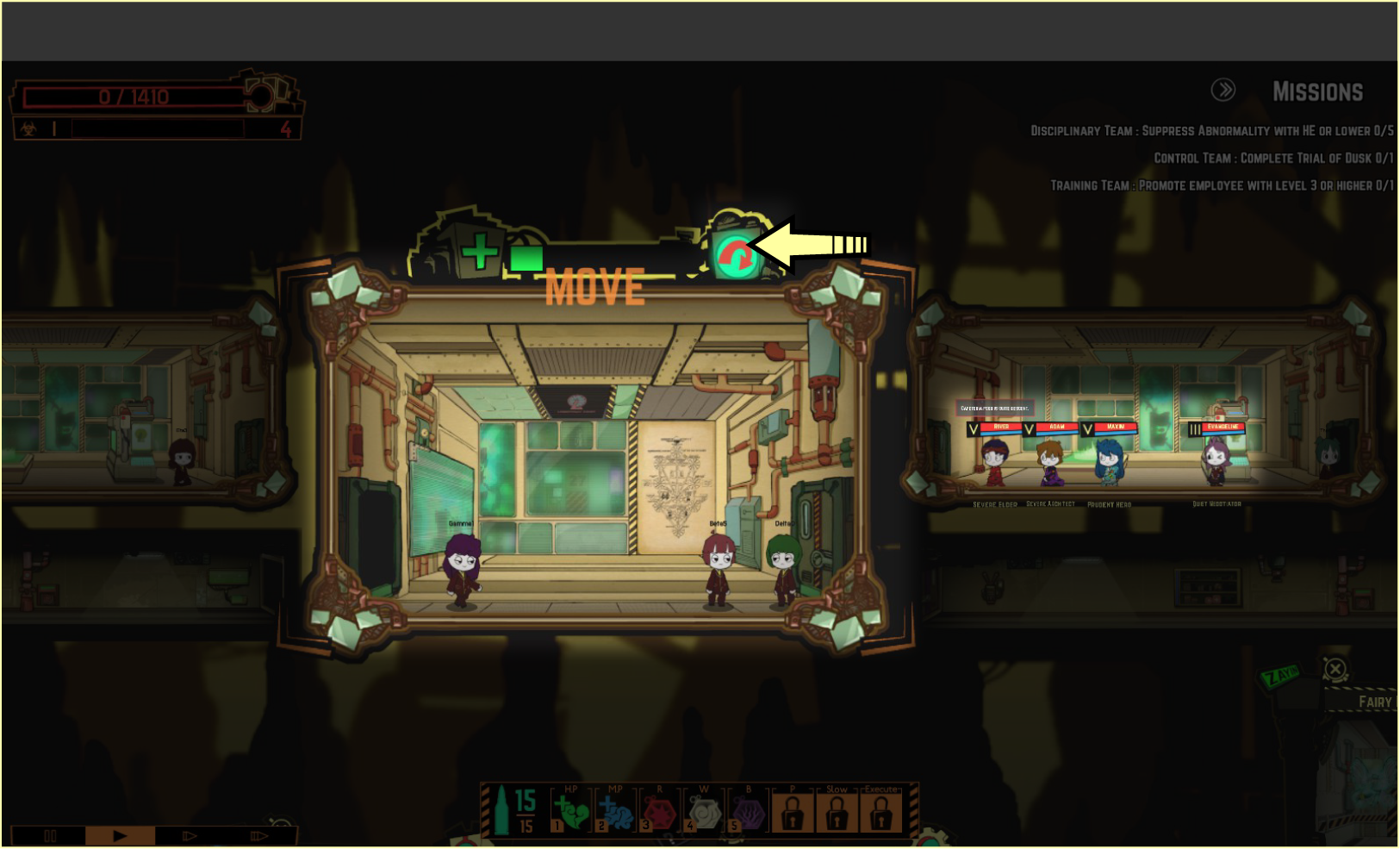The height and width of the screenshot is (849, 1400).
Task: Open the Training Team mission entry
Action: 1221,186
